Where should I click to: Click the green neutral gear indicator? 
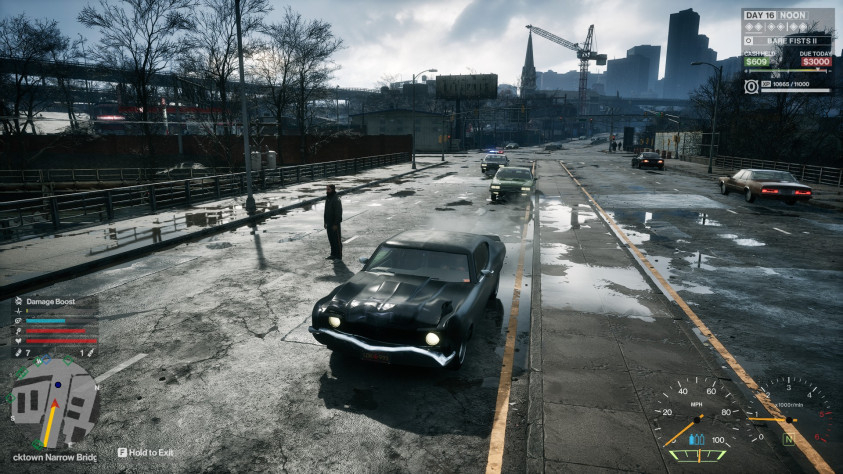[788, 438]
